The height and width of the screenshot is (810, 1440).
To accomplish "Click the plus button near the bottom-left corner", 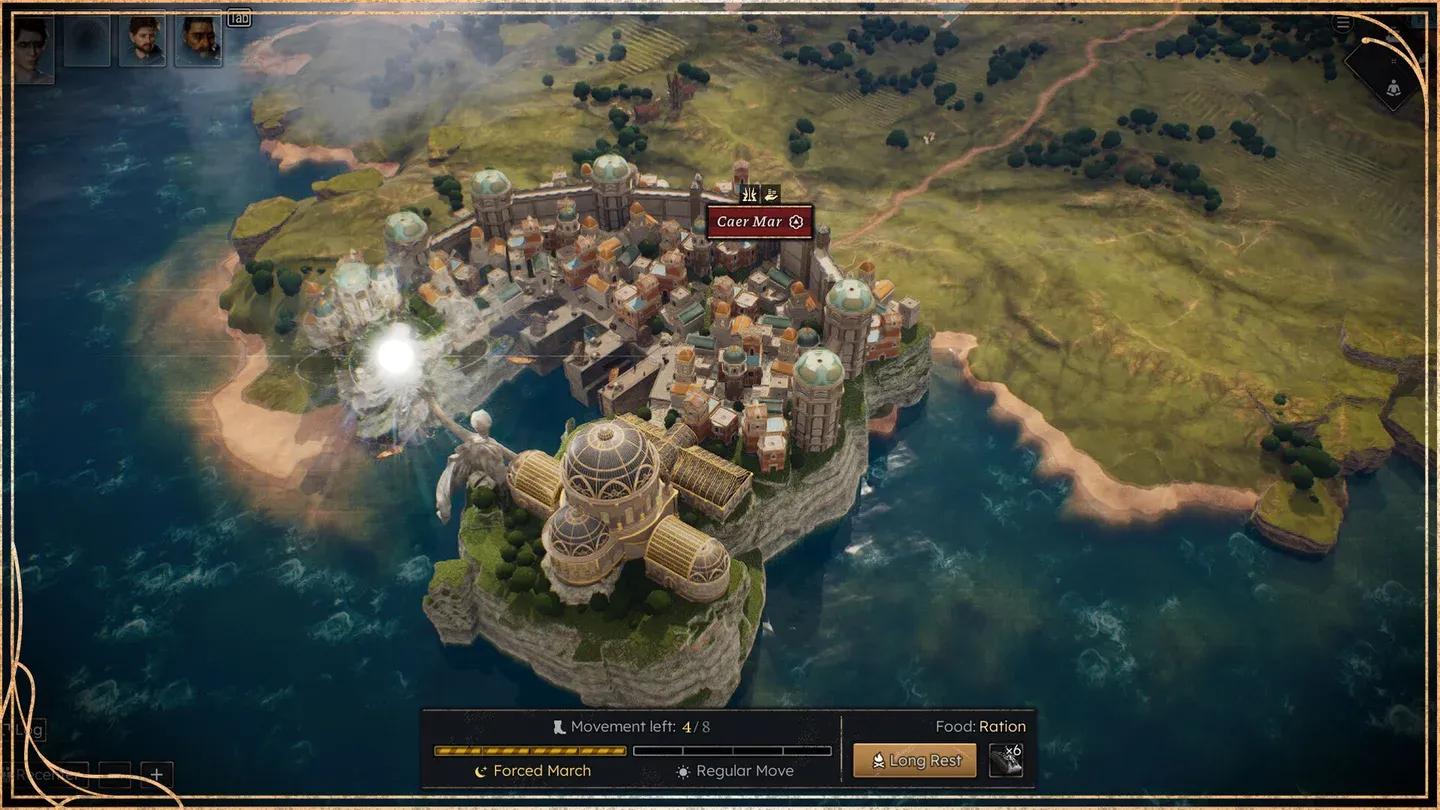I will [x=157, y=773].
